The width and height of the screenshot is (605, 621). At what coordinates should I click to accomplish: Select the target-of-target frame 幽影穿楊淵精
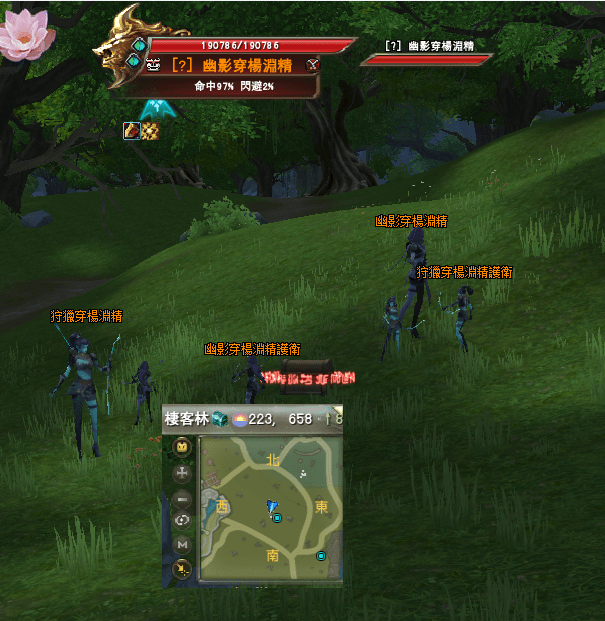[427, 53]
